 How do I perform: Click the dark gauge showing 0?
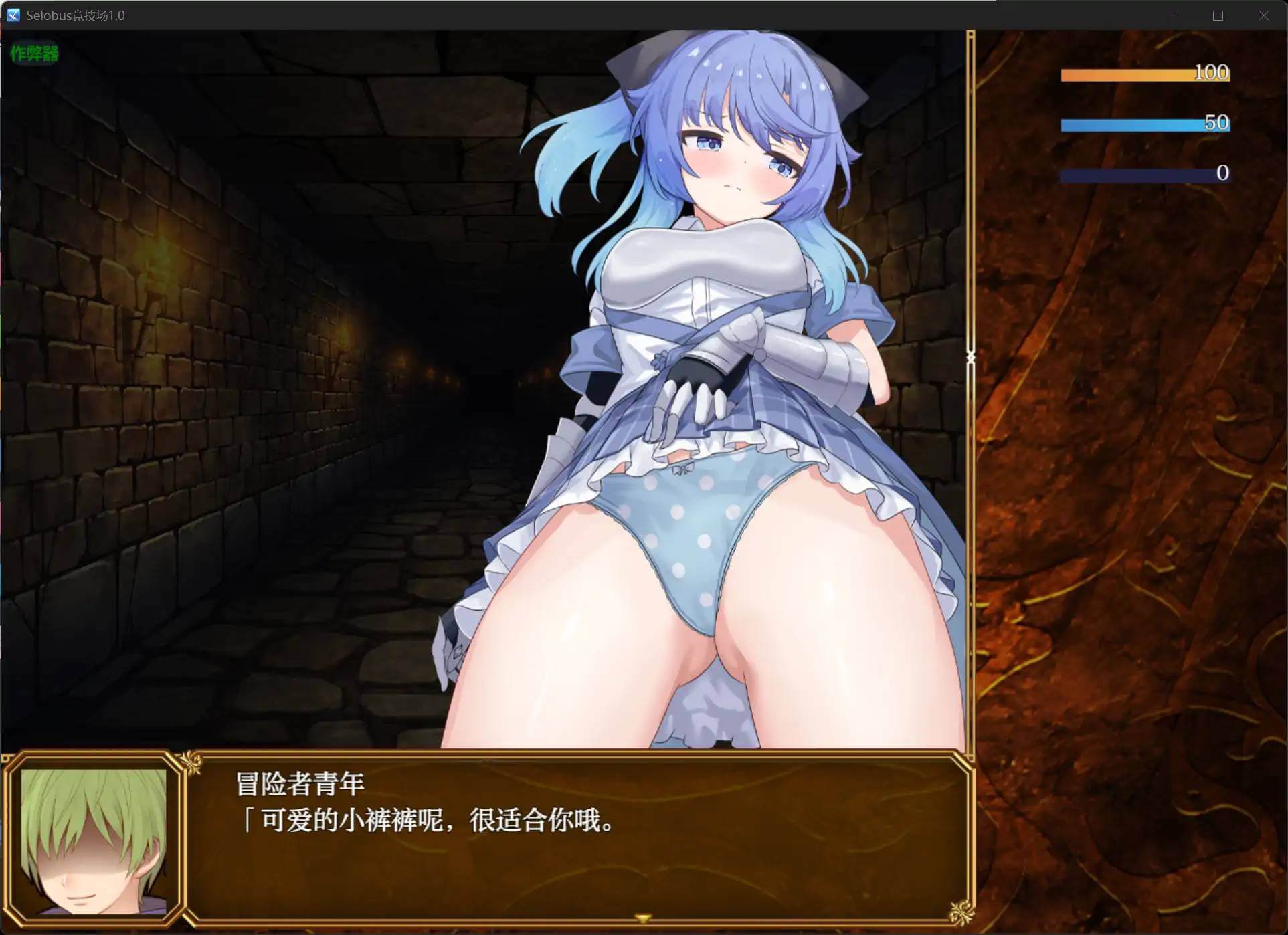[1131, 173]
